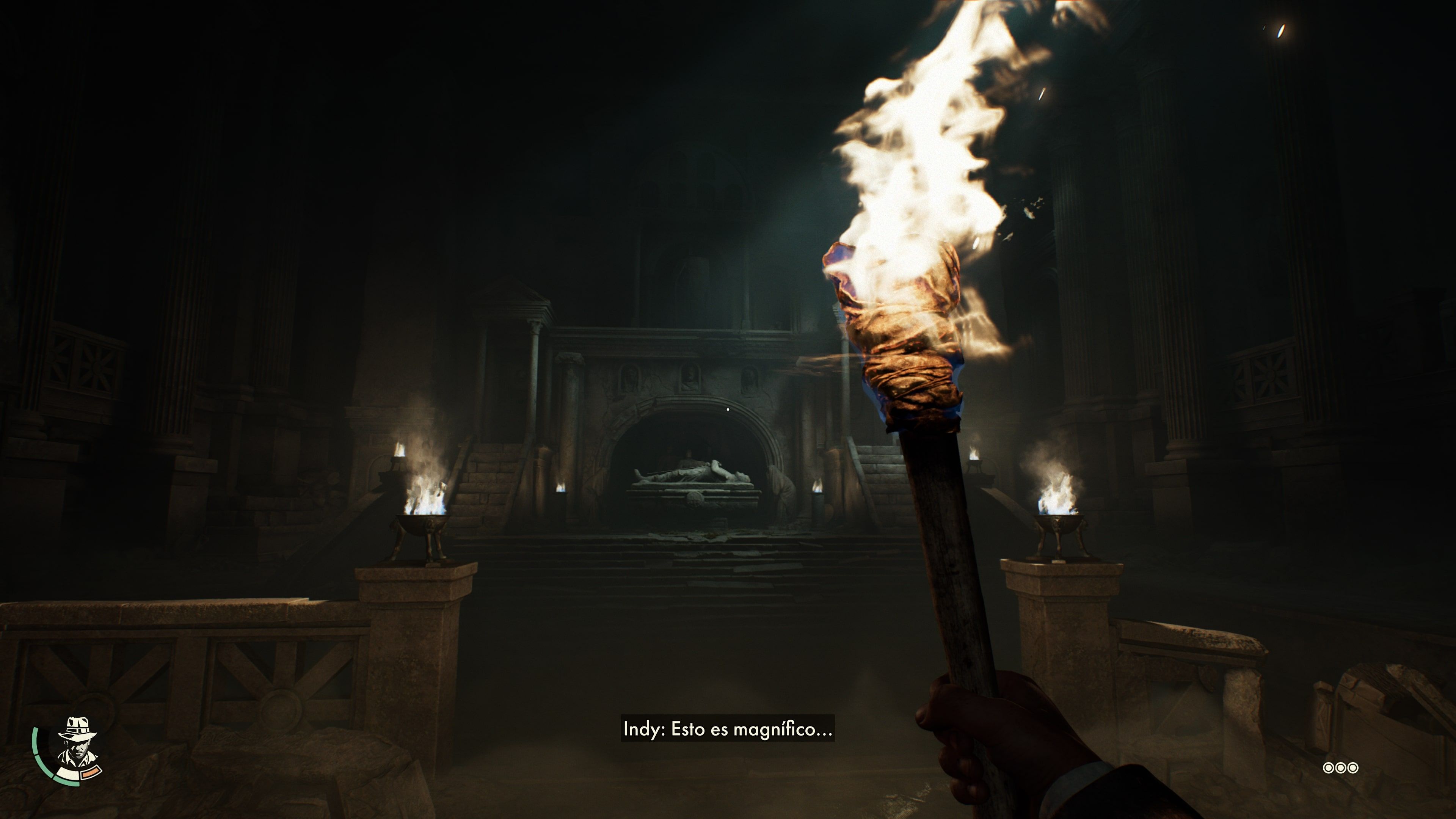Select the three-circle indicator icon
This screenshot has height=819, width=1456.
point(1340,767)
